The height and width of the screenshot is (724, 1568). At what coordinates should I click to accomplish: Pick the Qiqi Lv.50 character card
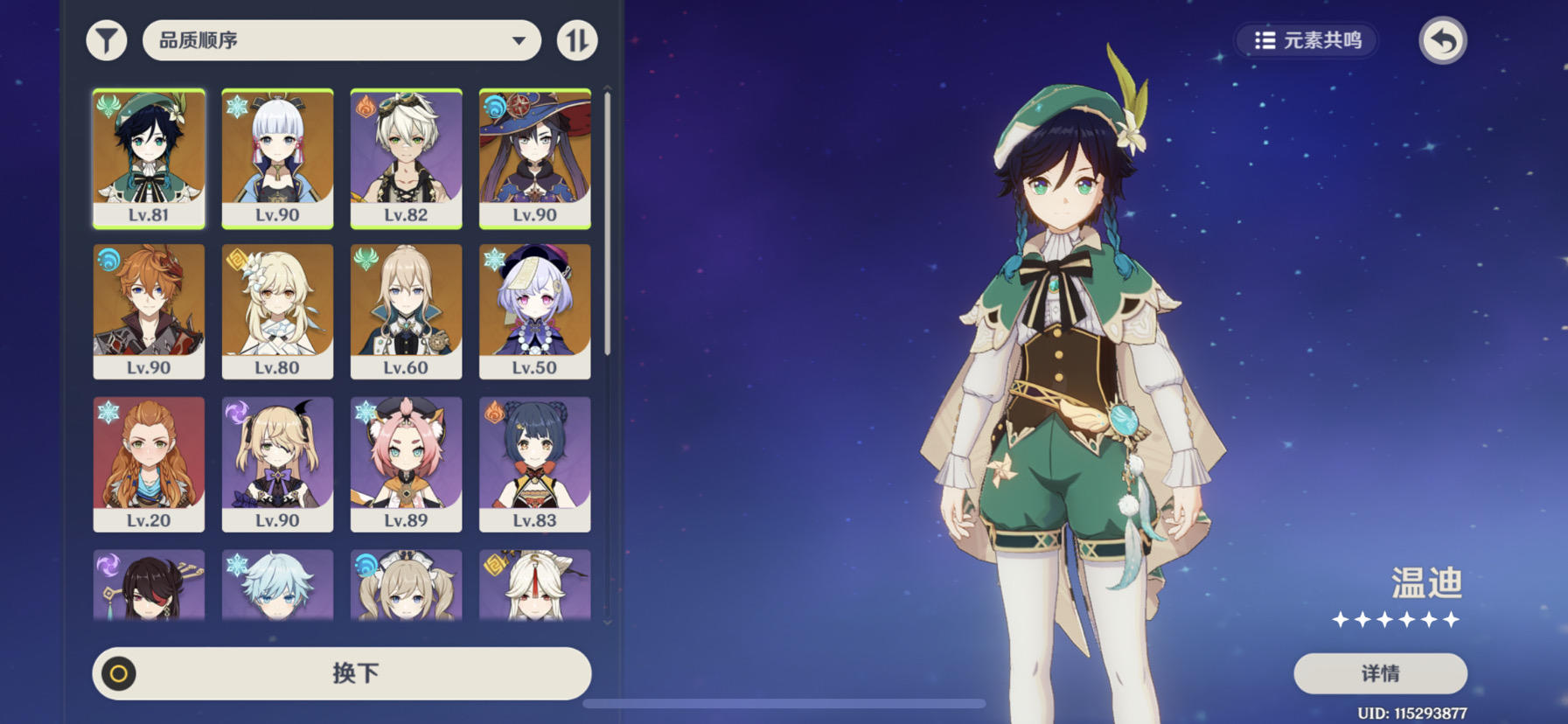(x=534, y=311)
